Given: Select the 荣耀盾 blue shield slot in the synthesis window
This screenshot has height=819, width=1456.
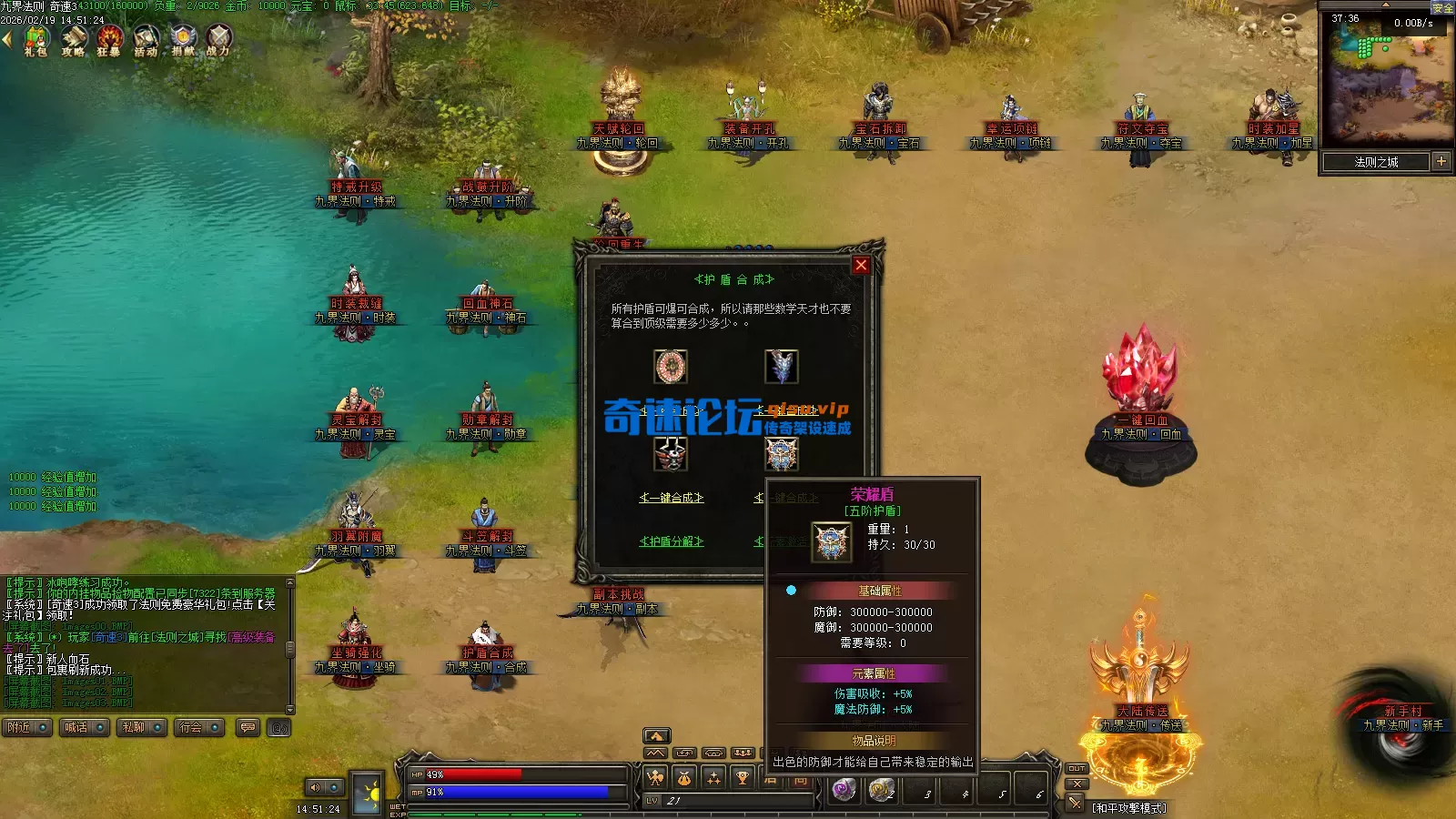Looking at the screenshot, I should coord(781,453).
